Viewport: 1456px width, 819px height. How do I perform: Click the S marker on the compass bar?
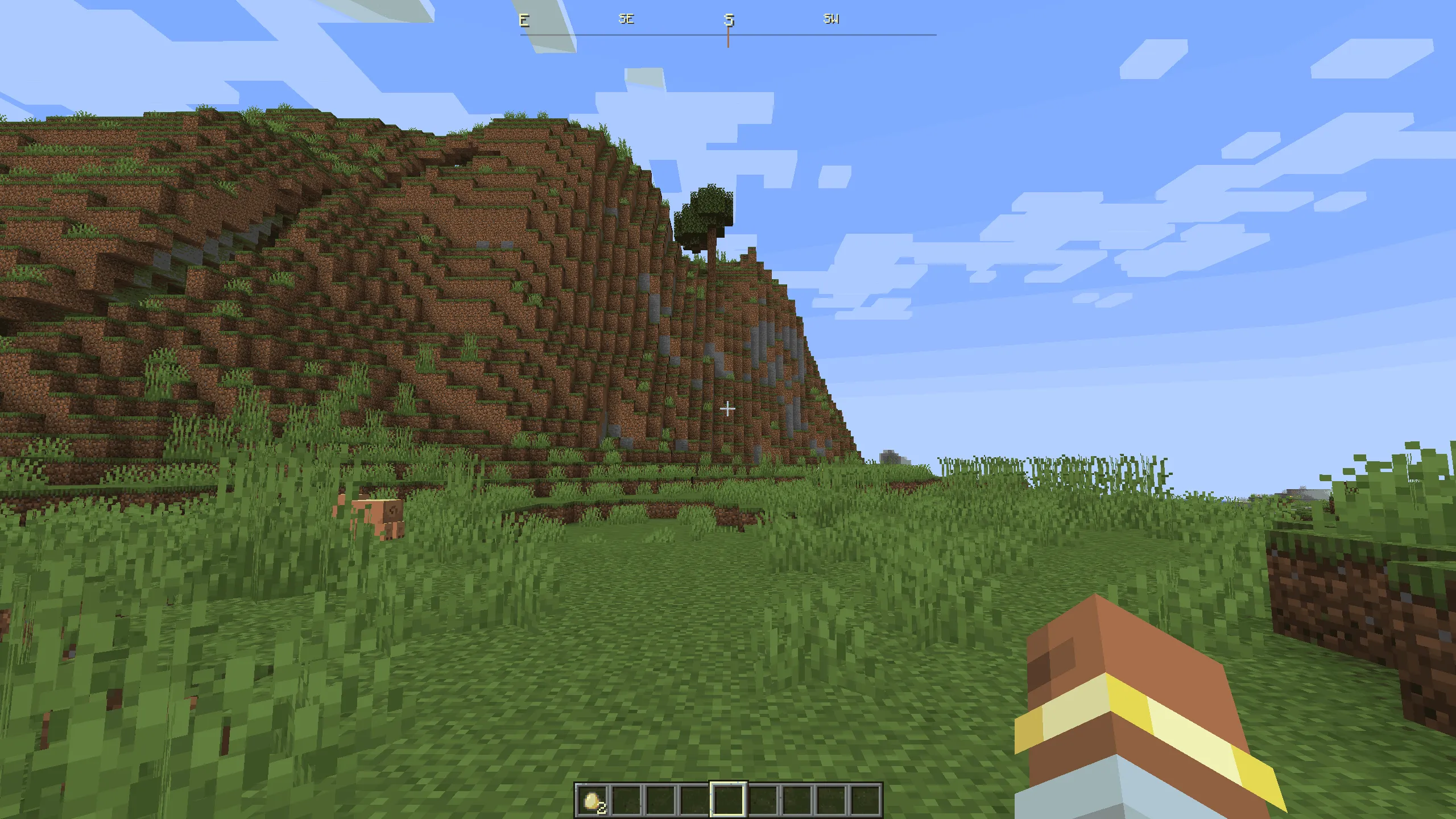(x=730, y=20)
